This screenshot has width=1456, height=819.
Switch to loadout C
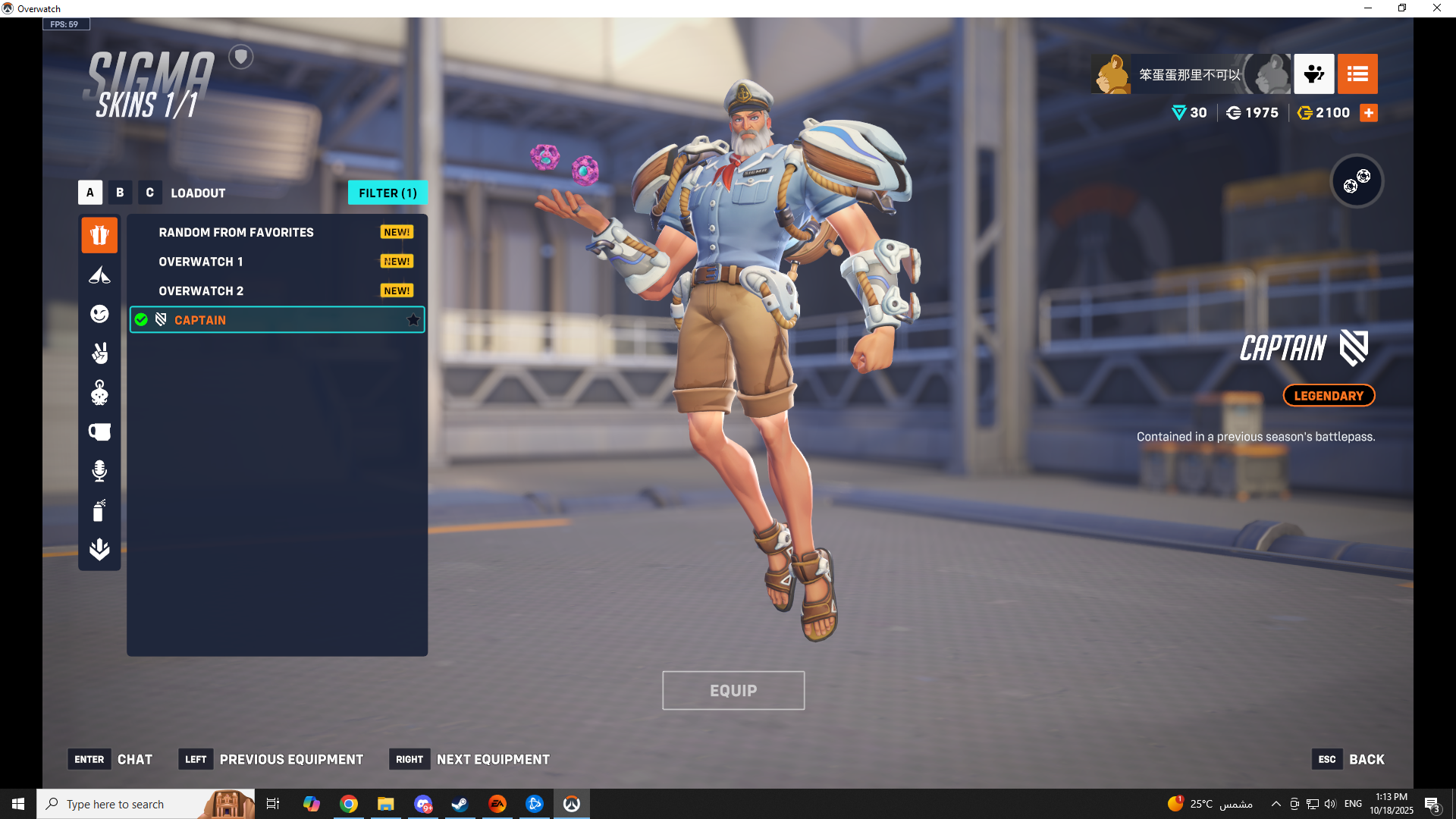tap(149, 193)
